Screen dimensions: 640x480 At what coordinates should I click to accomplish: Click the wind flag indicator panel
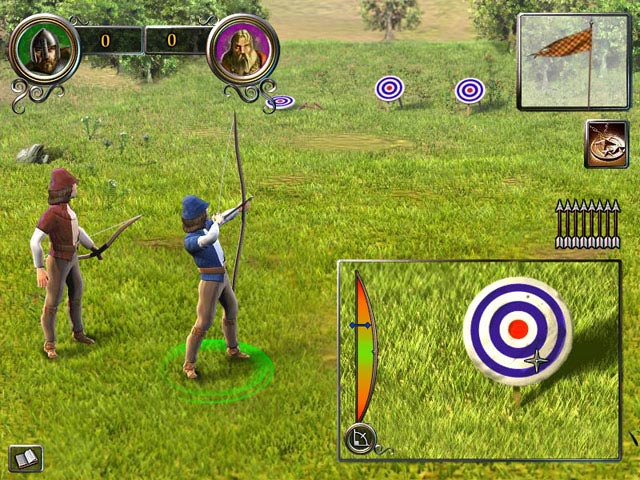click(x=573, y=61)
